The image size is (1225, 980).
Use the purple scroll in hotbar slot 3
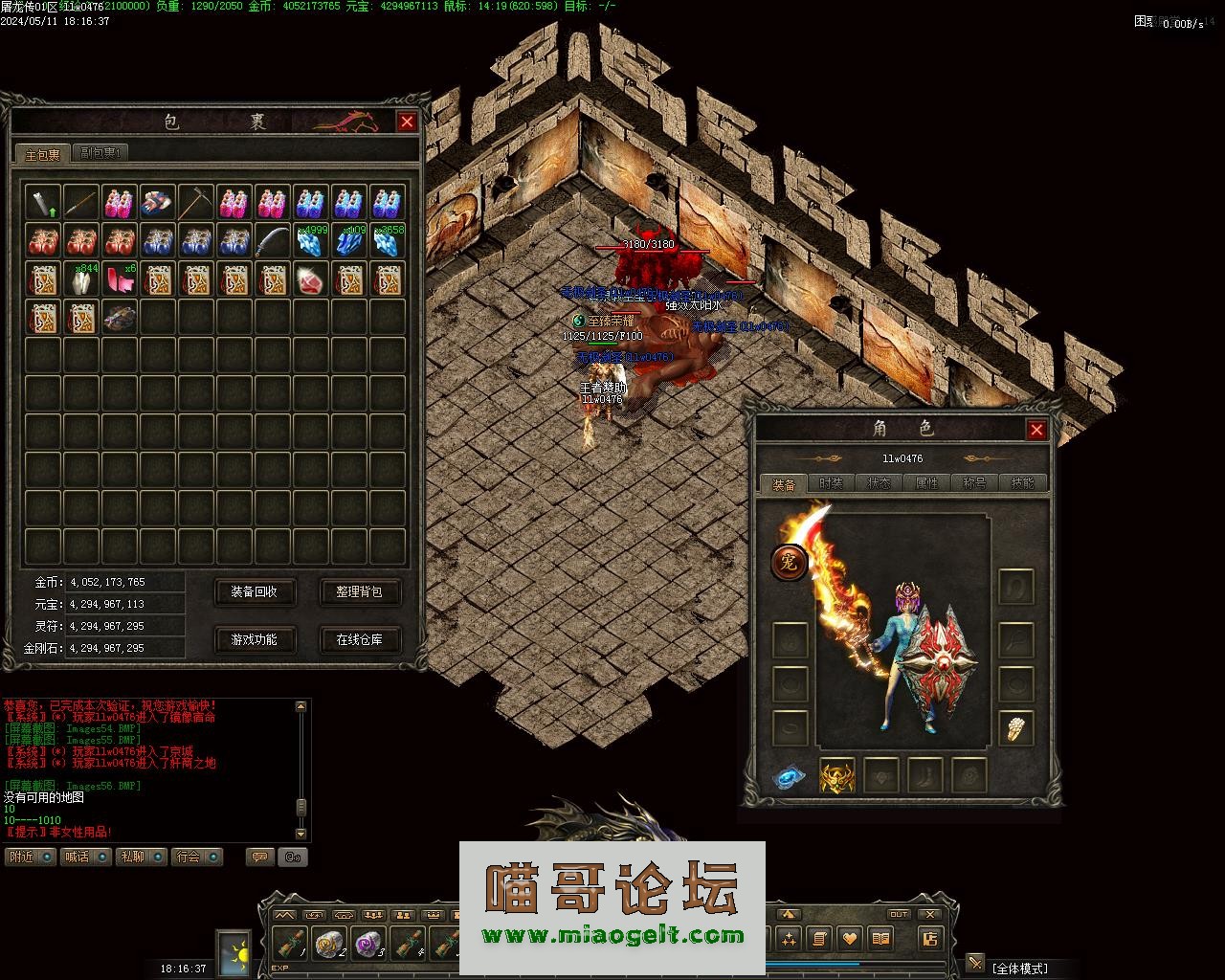[368, 944]
